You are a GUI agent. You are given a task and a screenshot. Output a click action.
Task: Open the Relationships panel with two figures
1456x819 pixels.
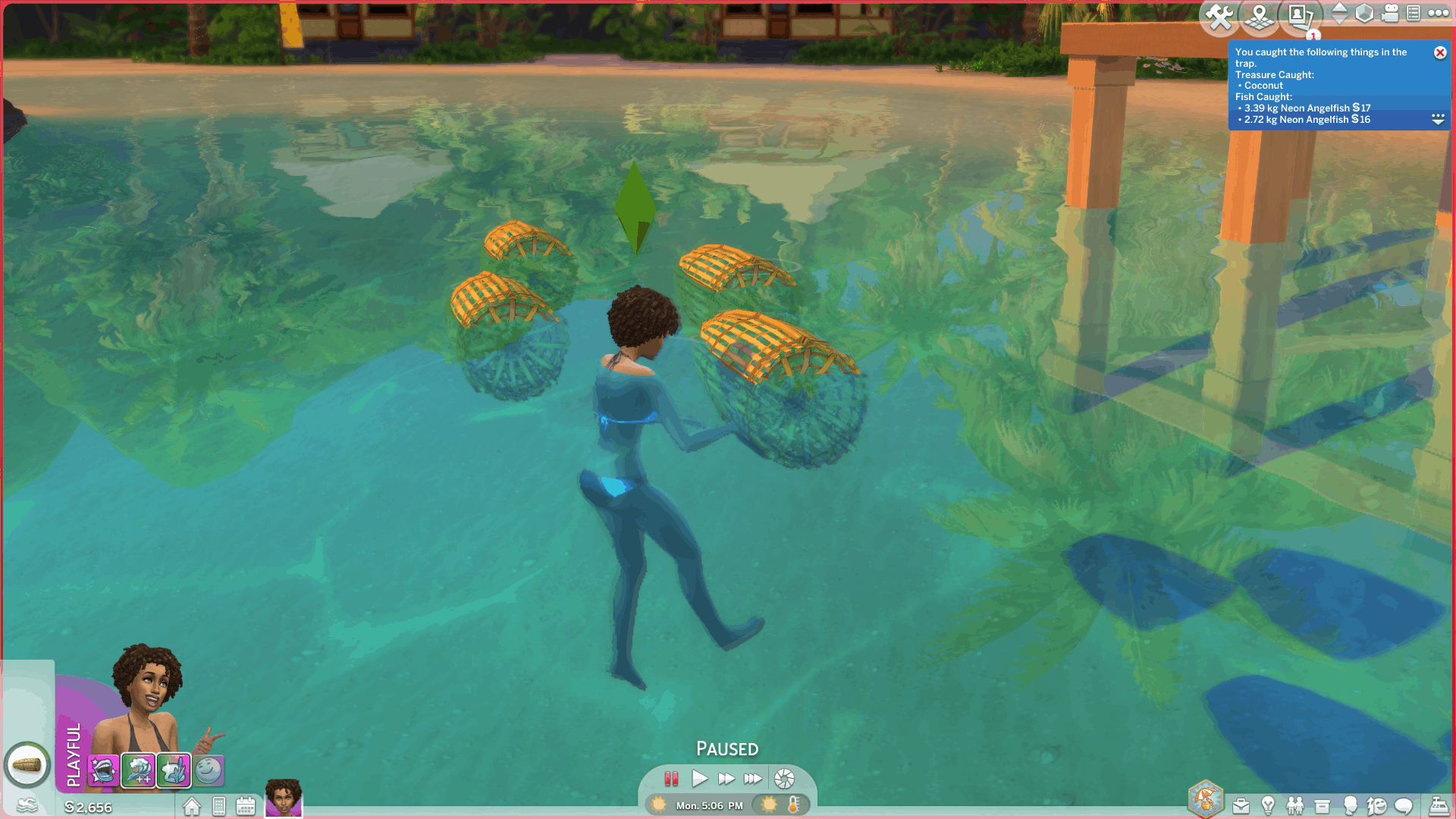[x=1295, y=805]
